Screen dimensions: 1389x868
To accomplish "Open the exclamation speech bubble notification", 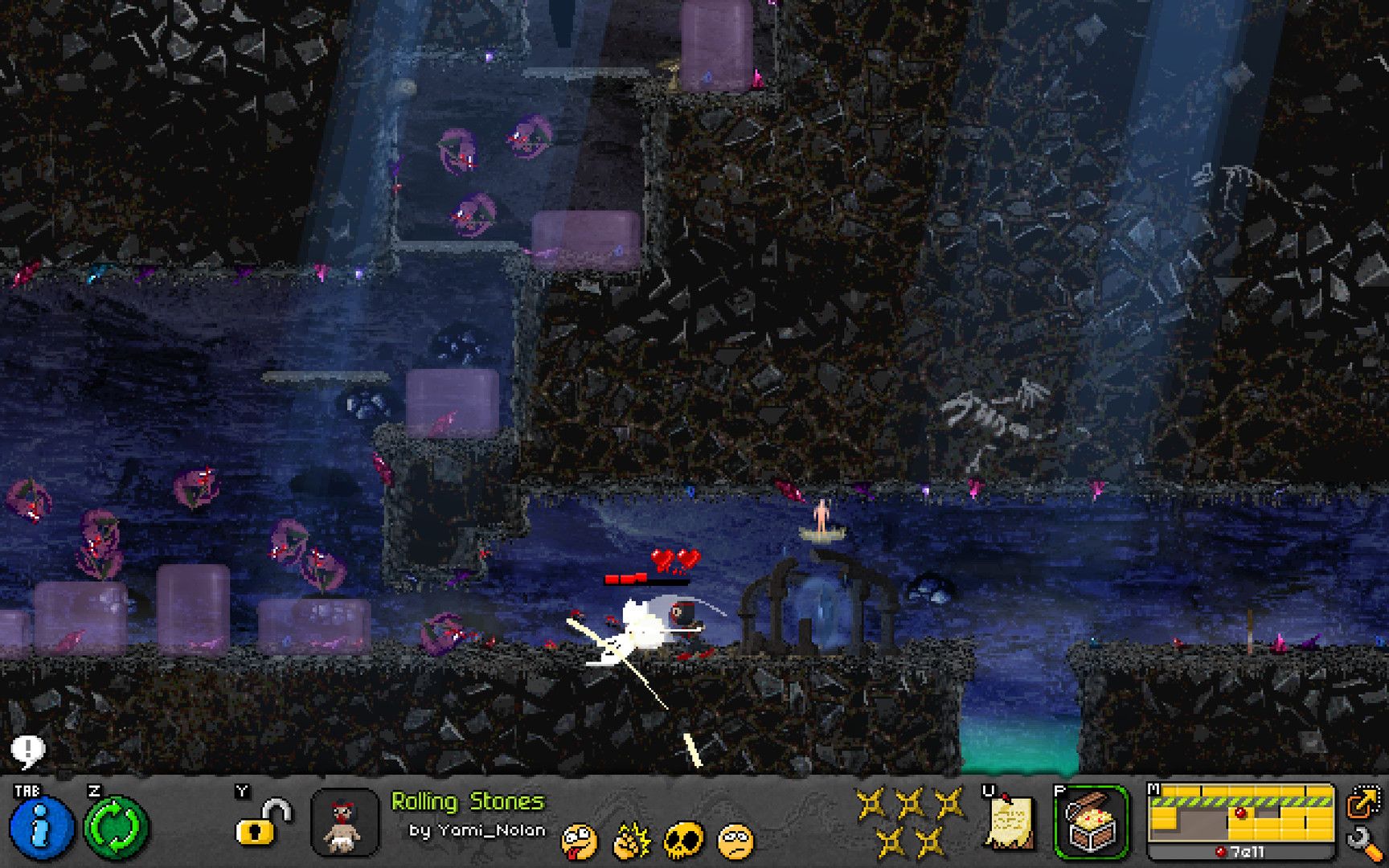I will [x=28, y=752].
